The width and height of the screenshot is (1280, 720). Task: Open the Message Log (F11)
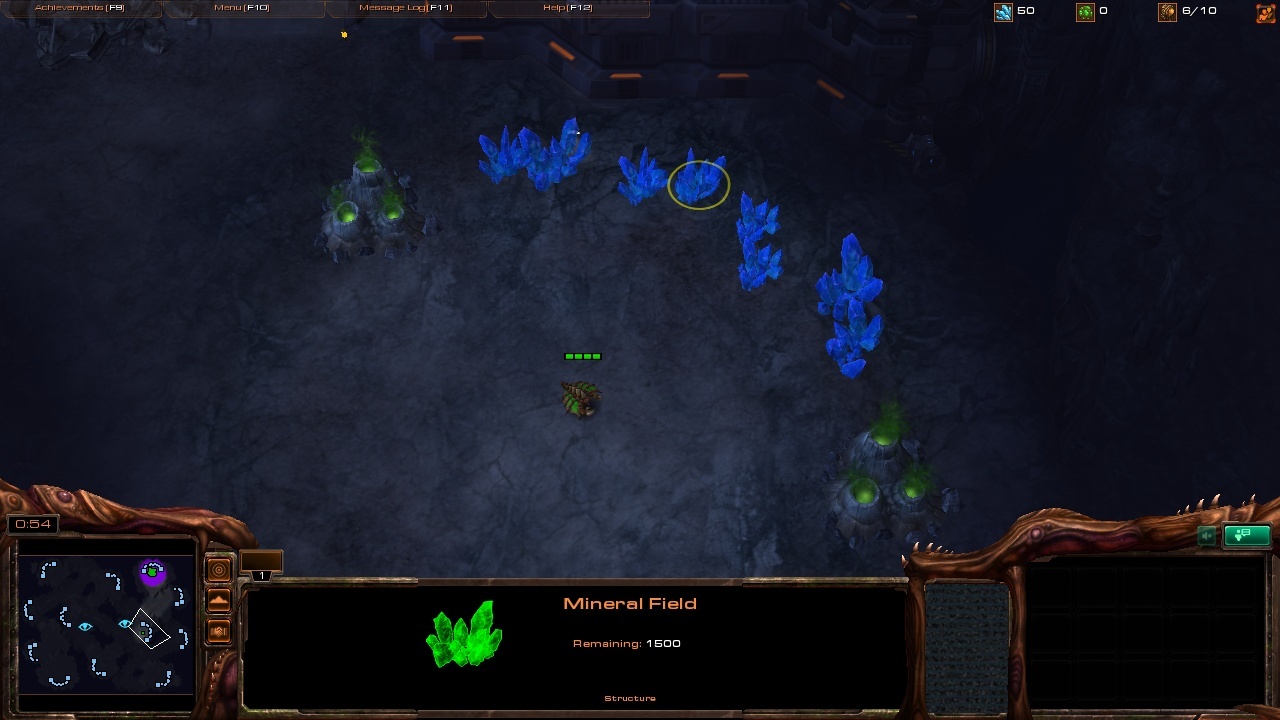[405, 8]
